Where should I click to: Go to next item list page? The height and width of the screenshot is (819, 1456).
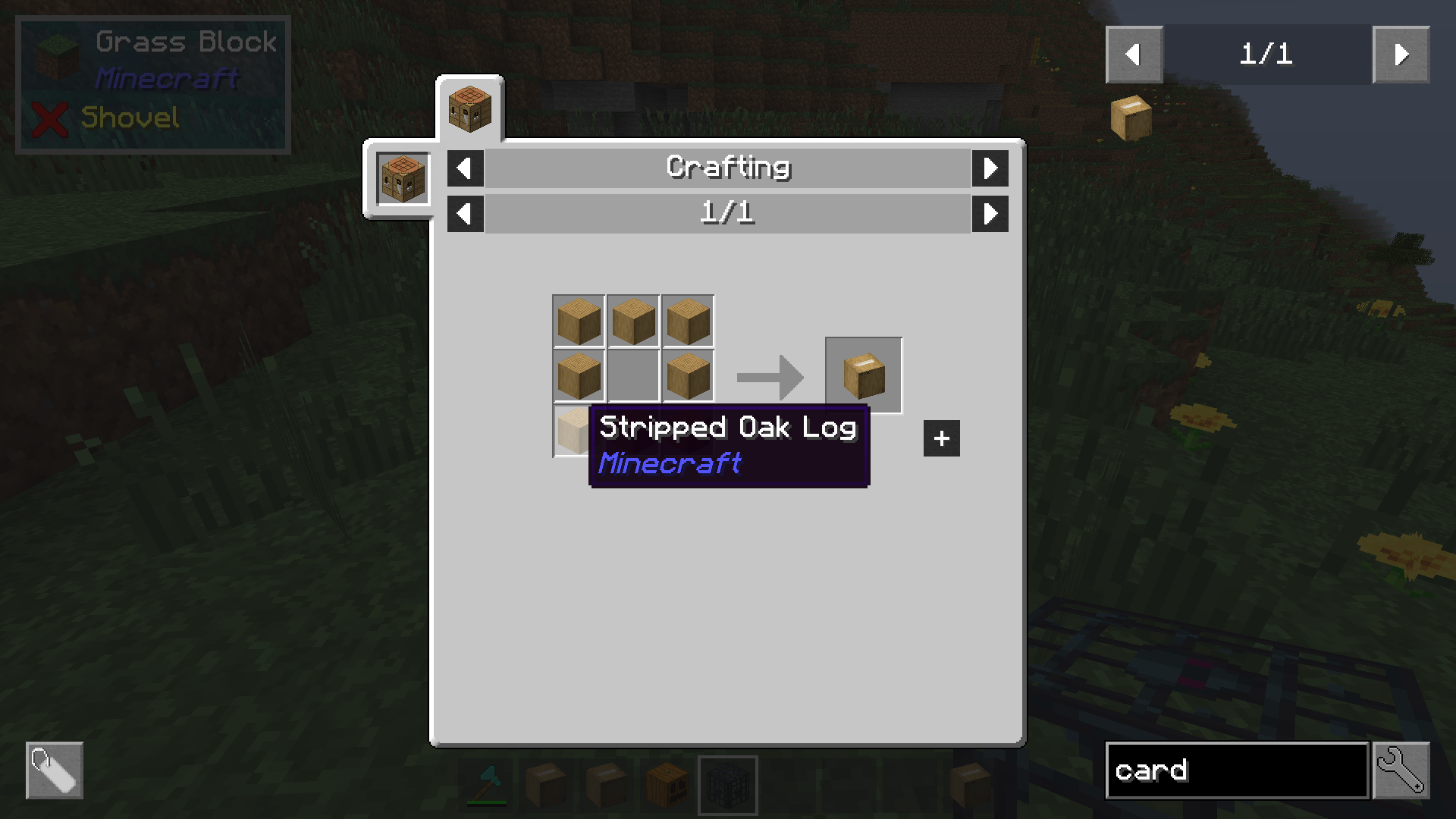[1401, 55]
